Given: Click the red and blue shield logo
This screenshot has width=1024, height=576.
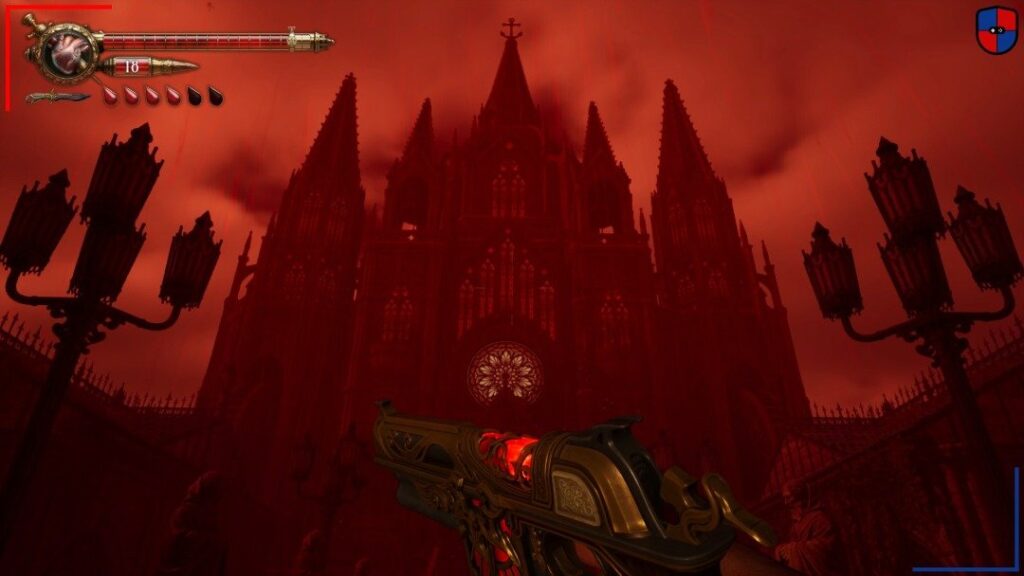Looking at the screenshot, I should [x=996, y=30].
